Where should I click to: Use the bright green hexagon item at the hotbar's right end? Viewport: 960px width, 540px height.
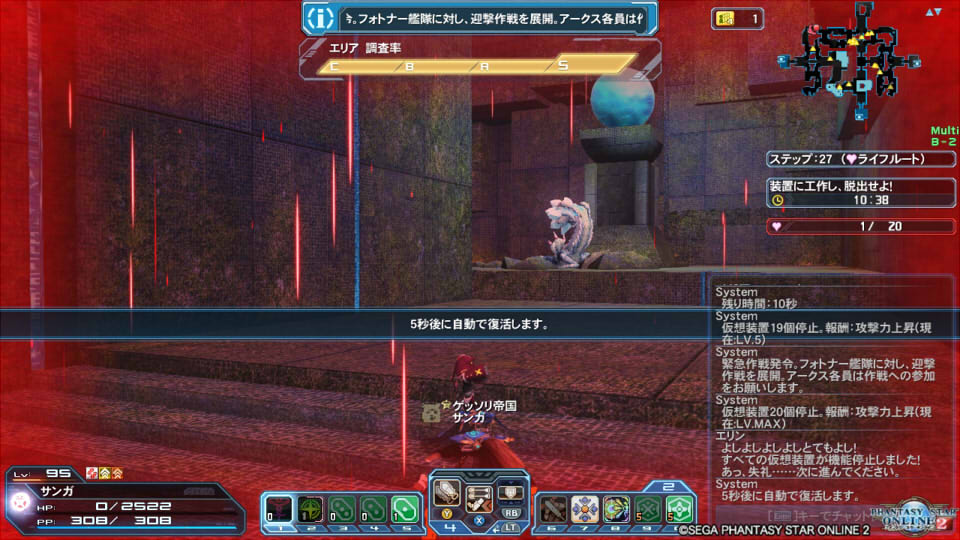coord(680,509)
